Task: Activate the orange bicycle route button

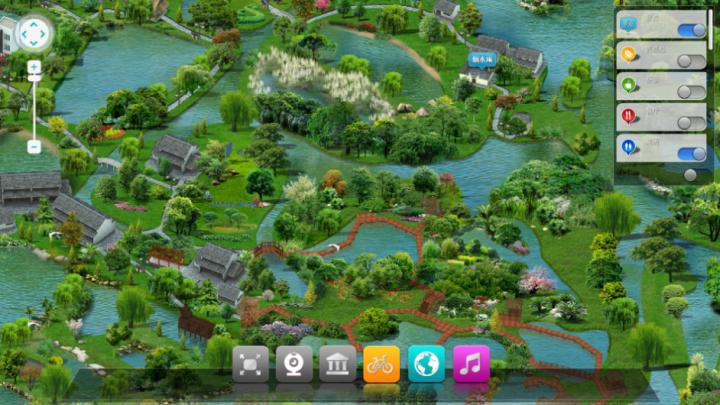Action: (x=381, y=364)
